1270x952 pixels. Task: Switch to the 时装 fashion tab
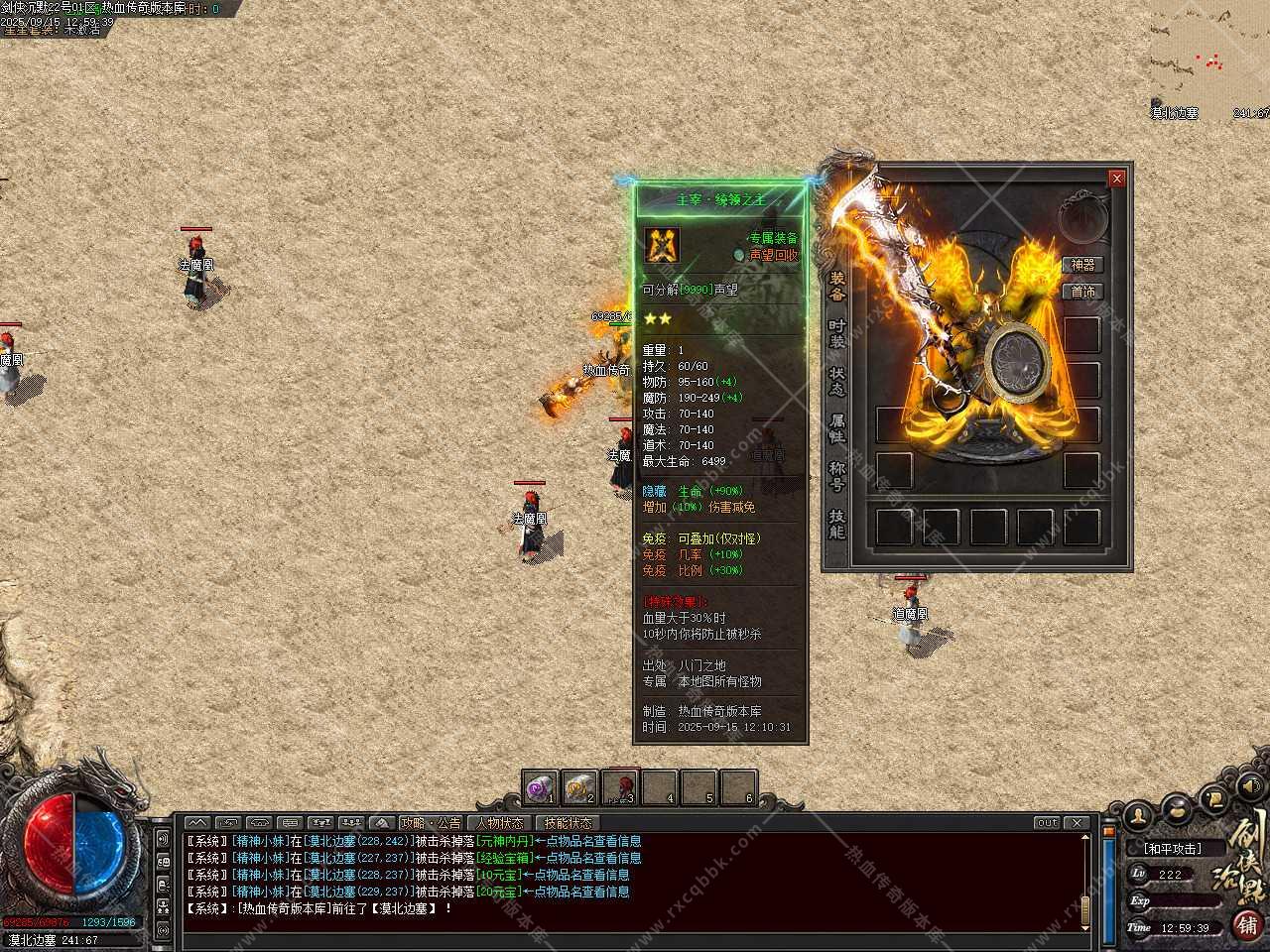[x=837, y=333]
